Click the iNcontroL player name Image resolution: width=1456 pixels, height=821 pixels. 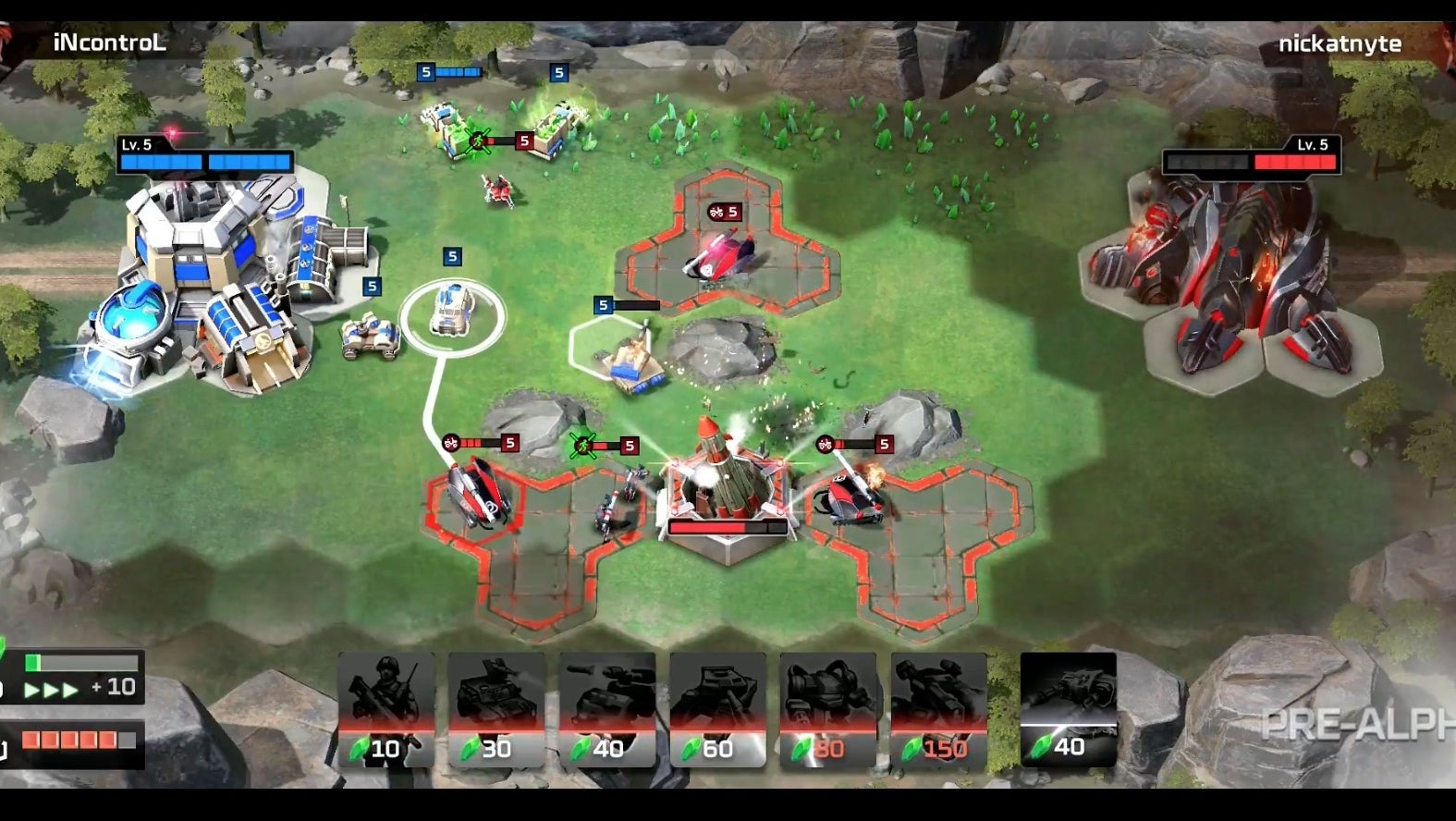pyautogui.click(x=111, y=42)
